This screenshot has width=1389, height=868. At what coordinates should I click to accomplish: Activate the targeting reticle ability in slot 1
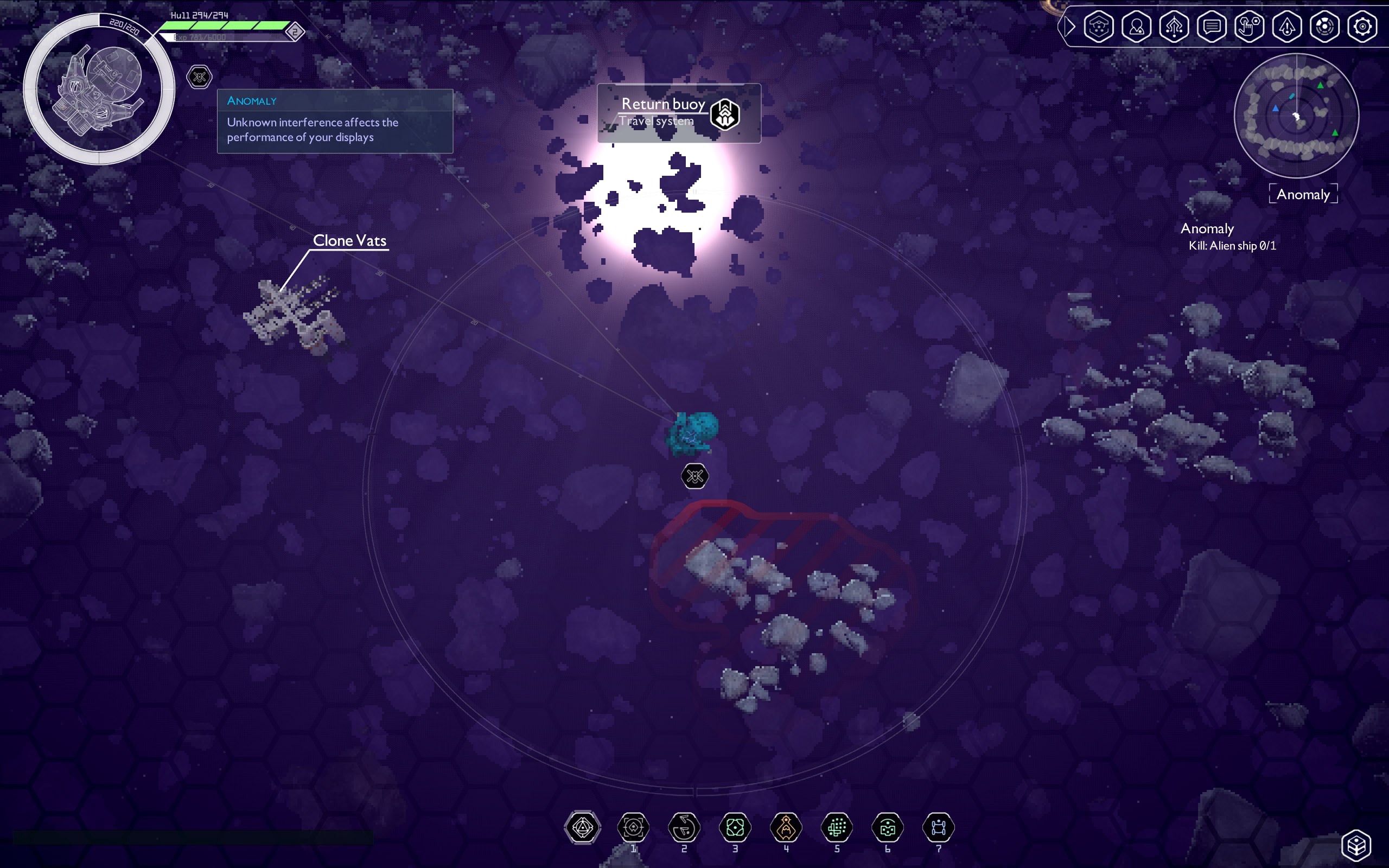(633, 827)
